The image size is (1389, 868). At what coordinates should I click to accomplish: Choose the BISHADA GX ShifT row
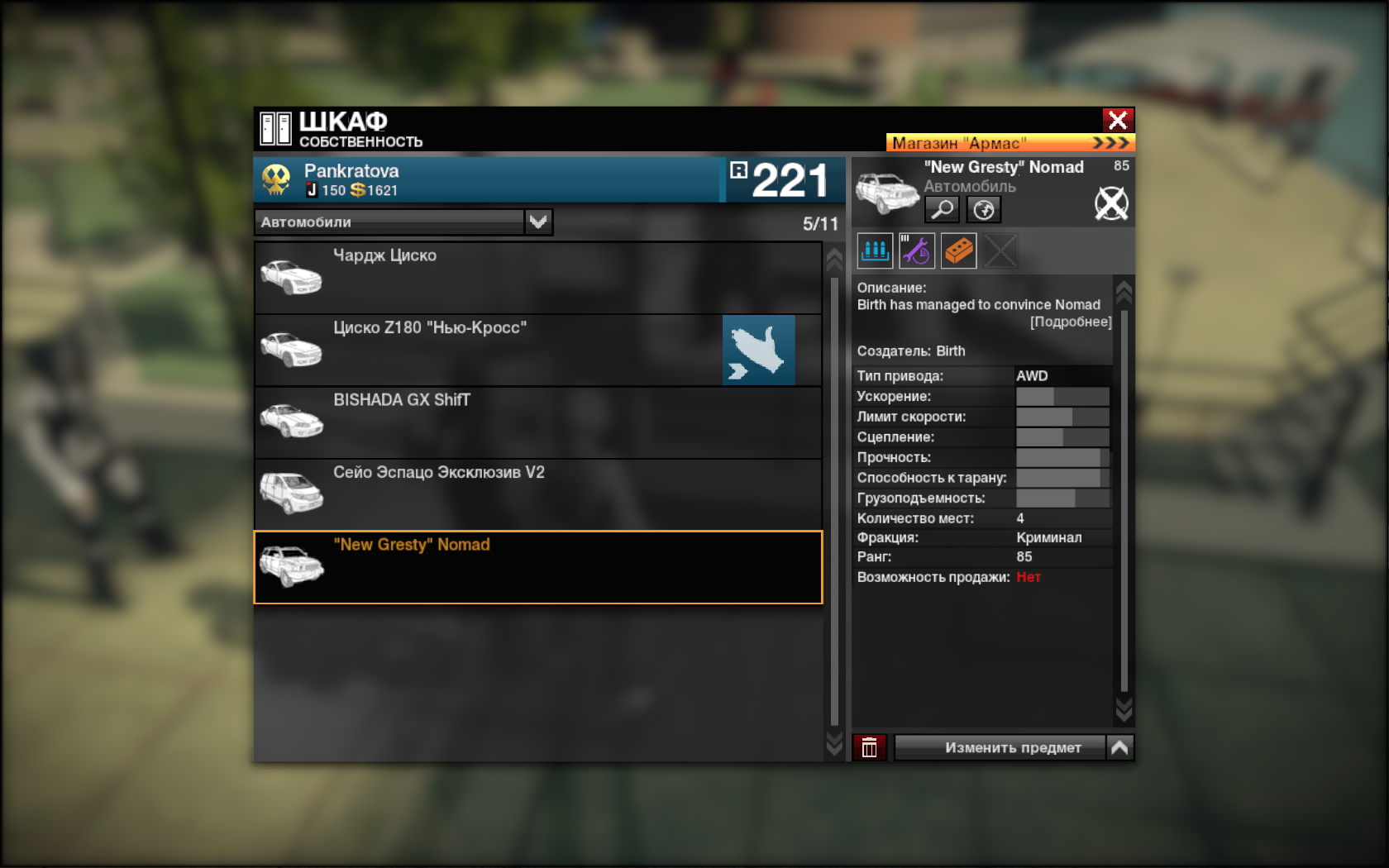pos(537,422)
